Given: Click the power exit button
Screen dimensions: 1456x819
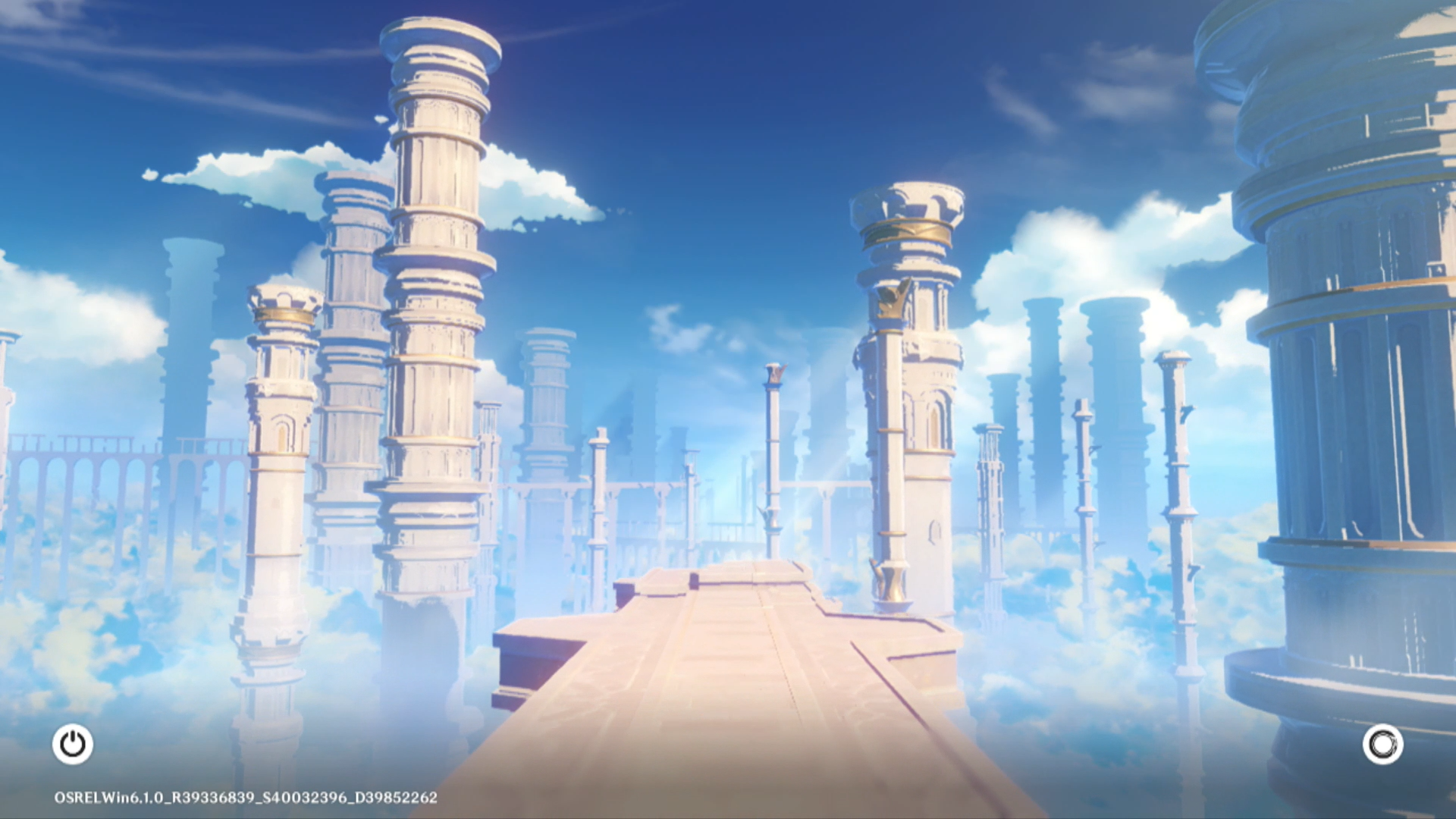Looking at the screenshot, I should pyautogui.click(x=73, y=744).
